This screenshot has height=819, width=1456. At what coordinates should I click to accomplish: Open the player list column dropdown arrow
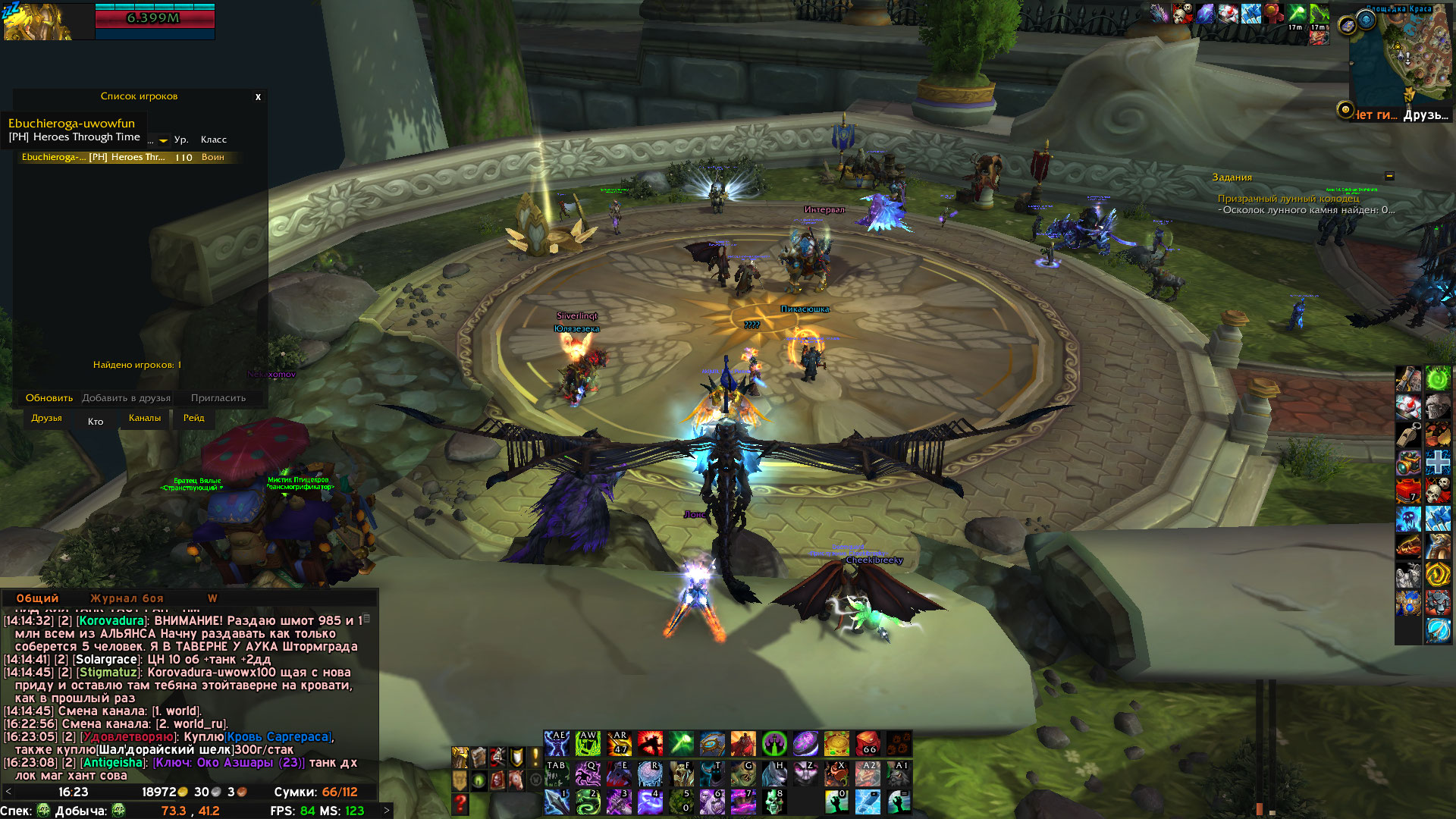tap(163, 140)
